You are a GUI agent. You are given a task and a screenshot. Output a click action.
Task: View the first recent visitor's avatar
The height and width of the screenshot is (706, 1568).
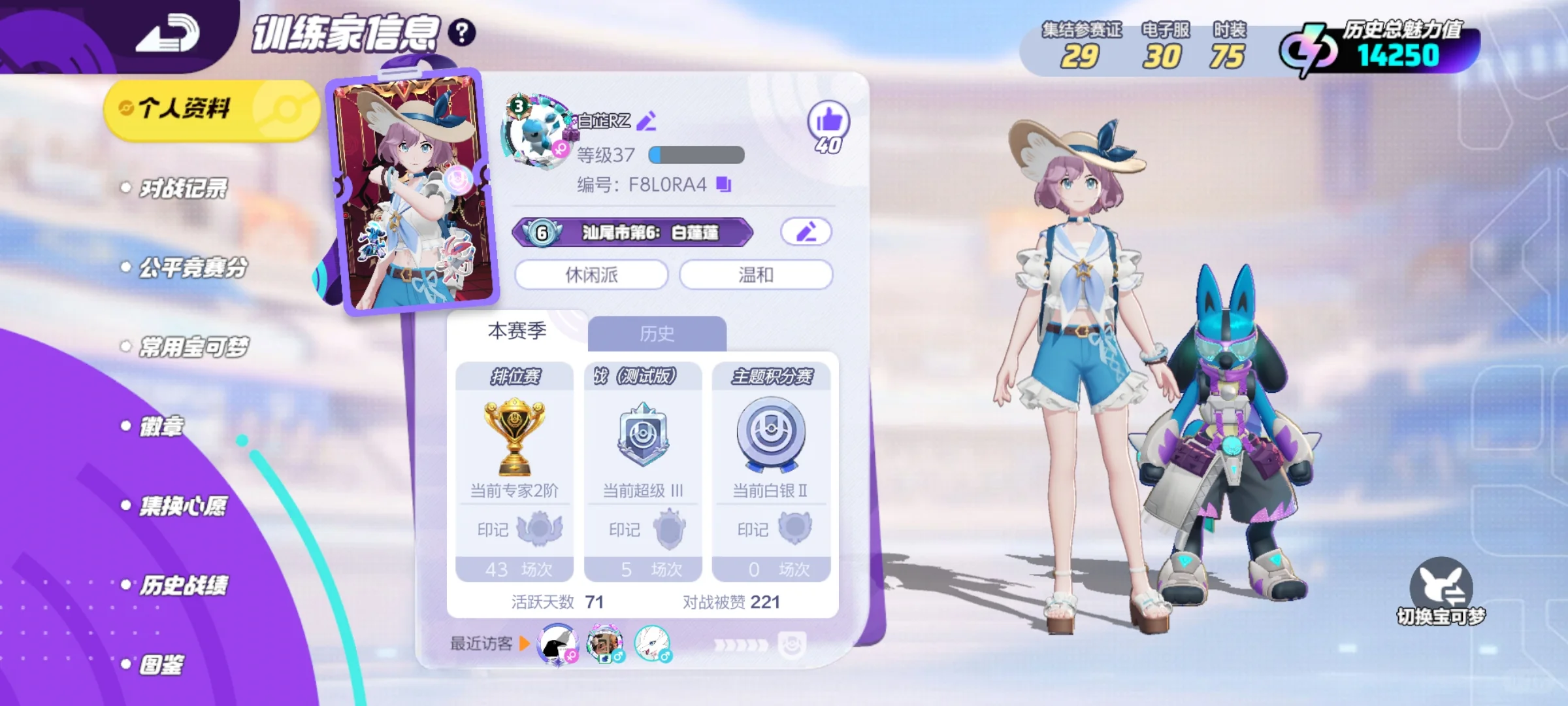[557, 644]
